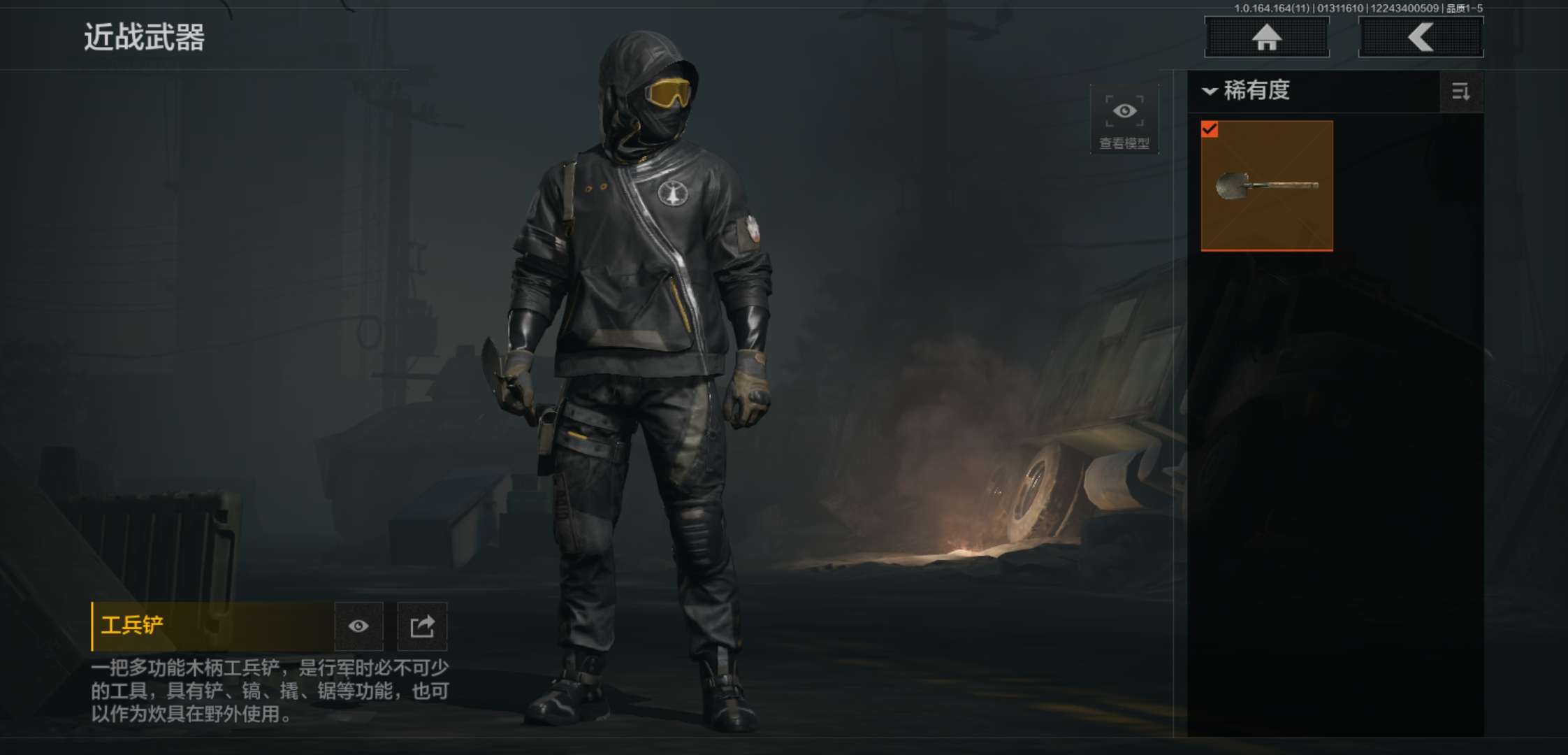
Task: Open the 稀有度 rarity filter dropdown
Action: (x=1247, y=91)
